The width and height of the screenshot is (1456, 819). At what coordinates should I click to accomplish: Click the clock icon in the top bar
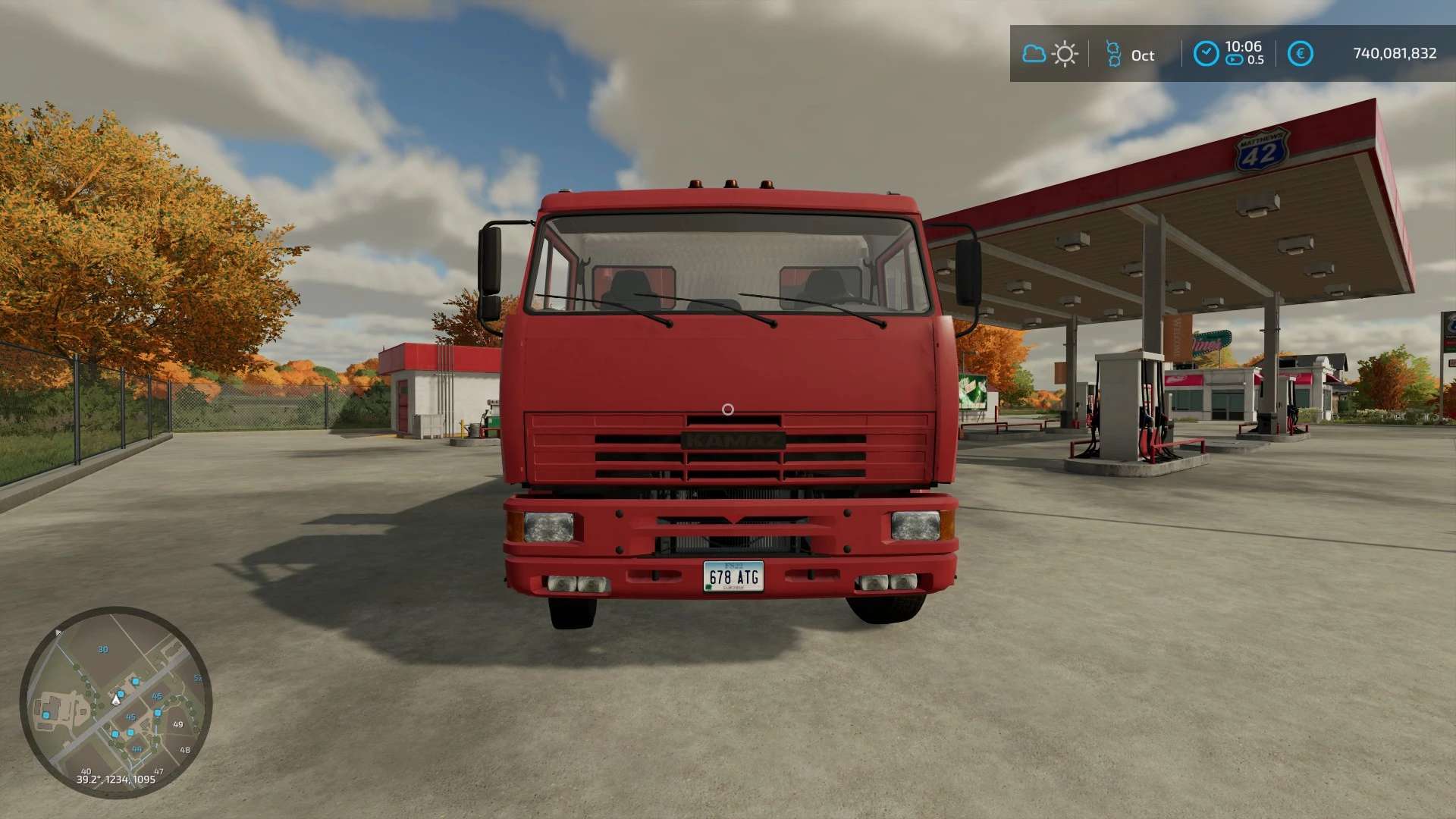pyautogui.click(x=1206, y=54)
